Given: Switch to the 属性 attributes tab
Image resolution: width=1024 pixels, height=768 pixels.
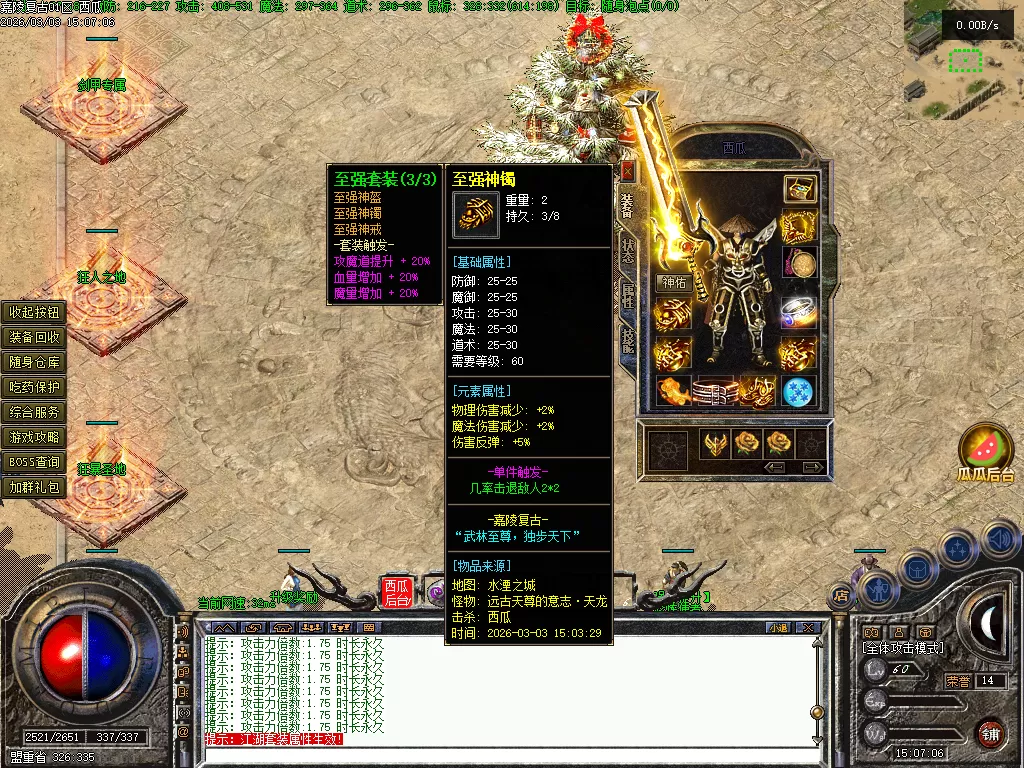Looking at the screenshot, I should click(x=628, y=295).
